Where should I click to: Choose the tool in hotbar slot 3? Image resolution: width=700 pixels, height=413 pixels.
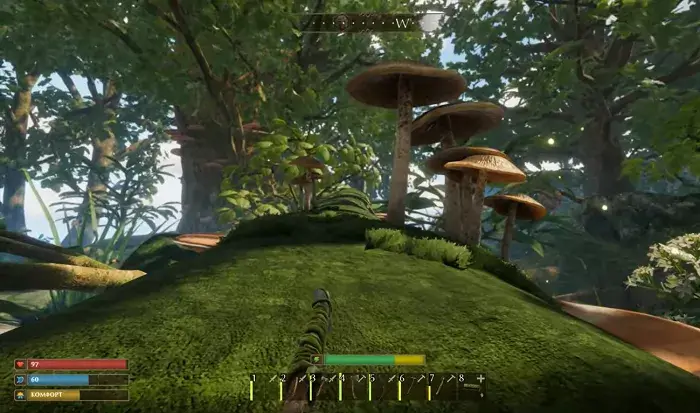coord(324,387)
